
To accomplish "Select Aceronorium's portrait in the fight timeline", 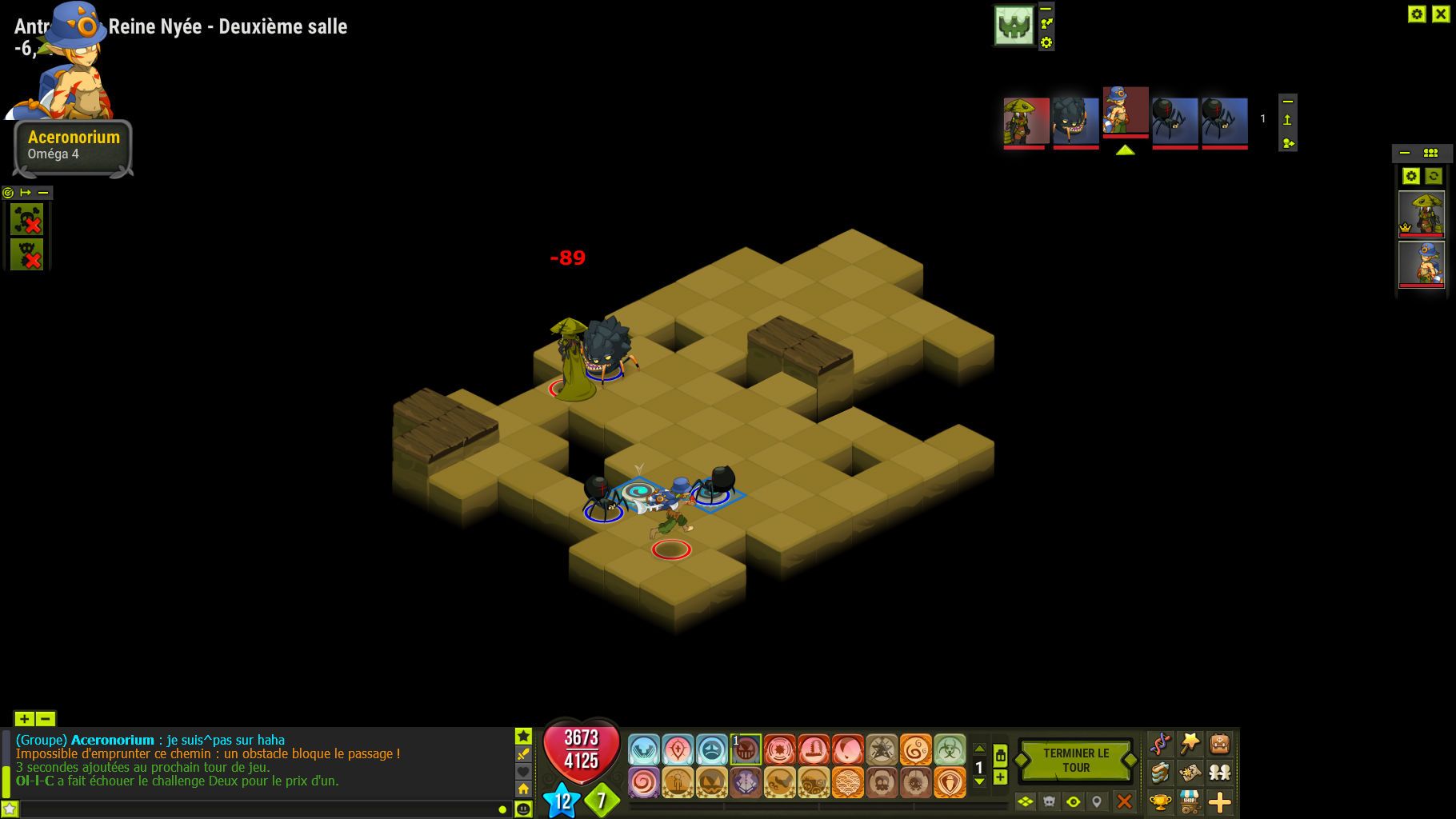I will [x=1125, y=120].
